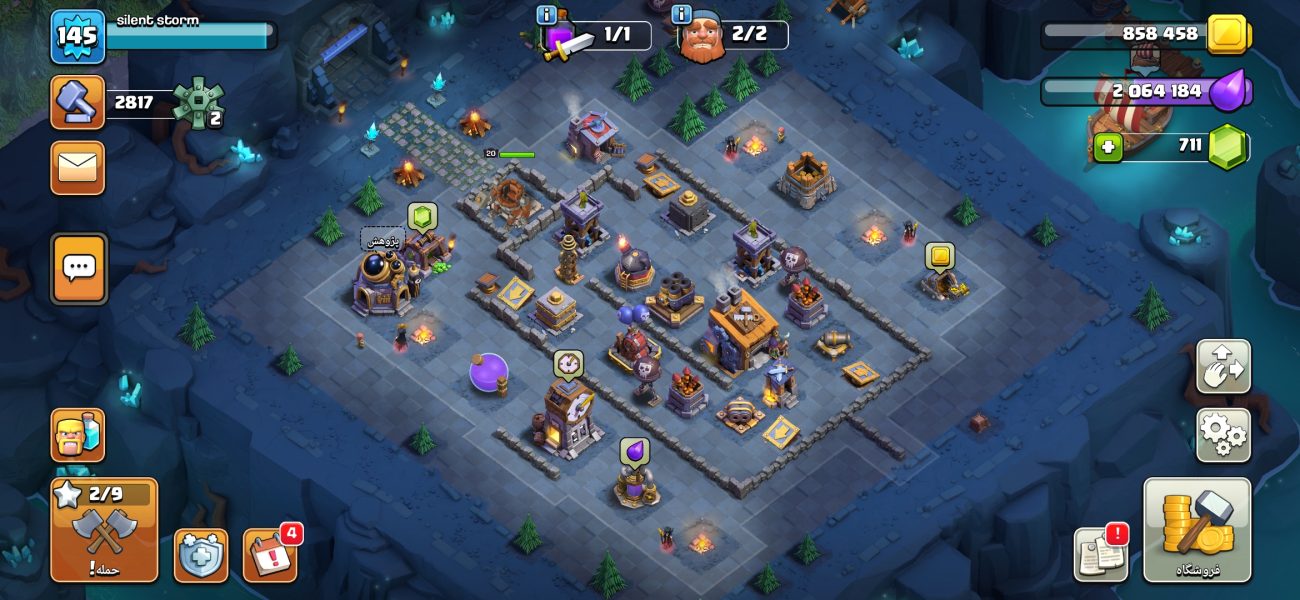
Task: Show info for the 2/2 builder counter
Action: [682, 15]
